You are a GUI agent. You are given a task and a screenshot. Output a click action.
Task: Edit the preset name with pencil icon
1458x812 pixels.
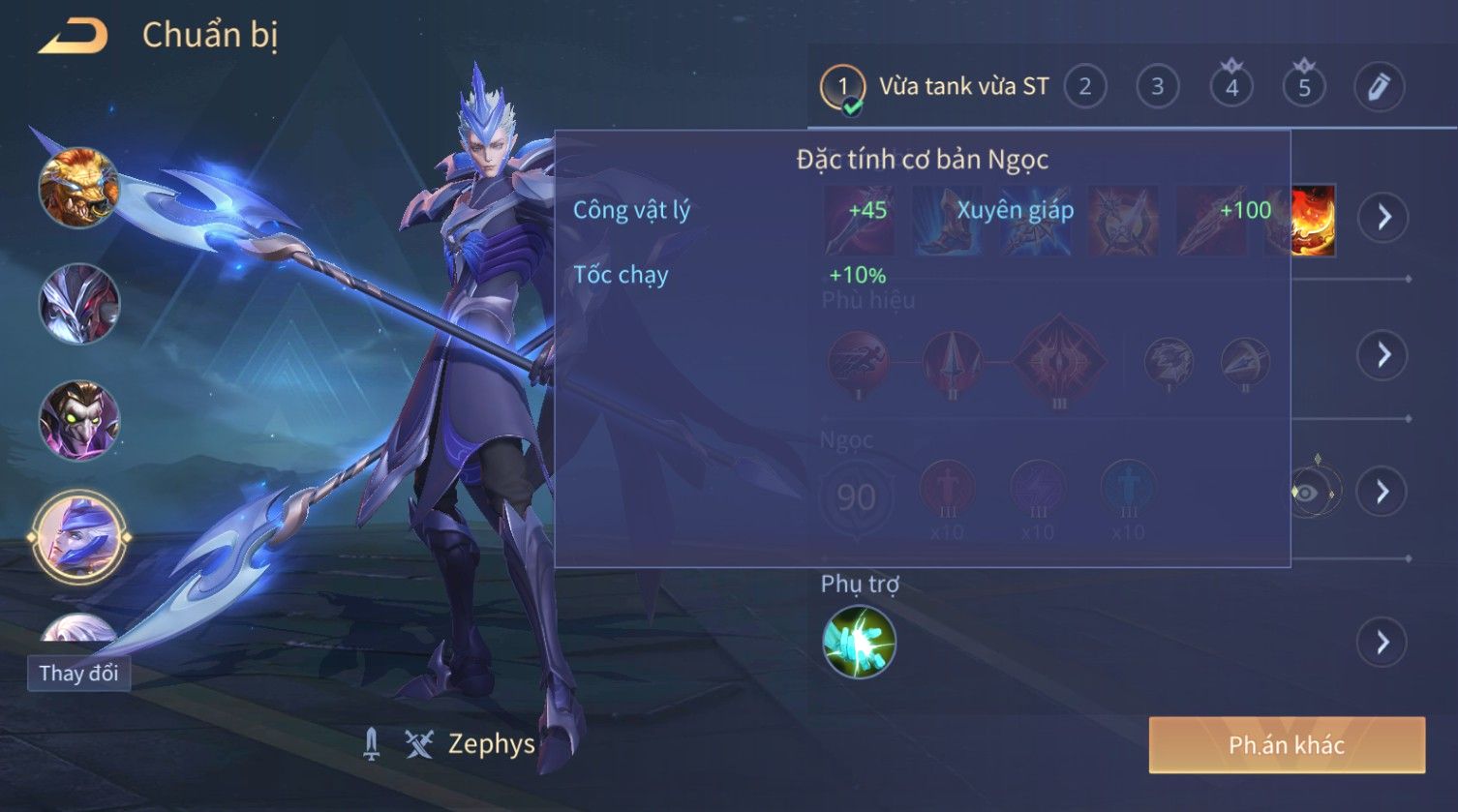pos(1379,87)
